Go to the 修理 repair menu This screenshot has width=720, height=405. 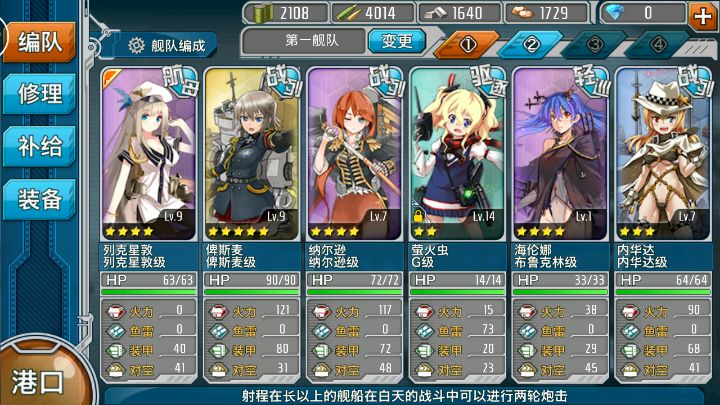click(40, 94)
